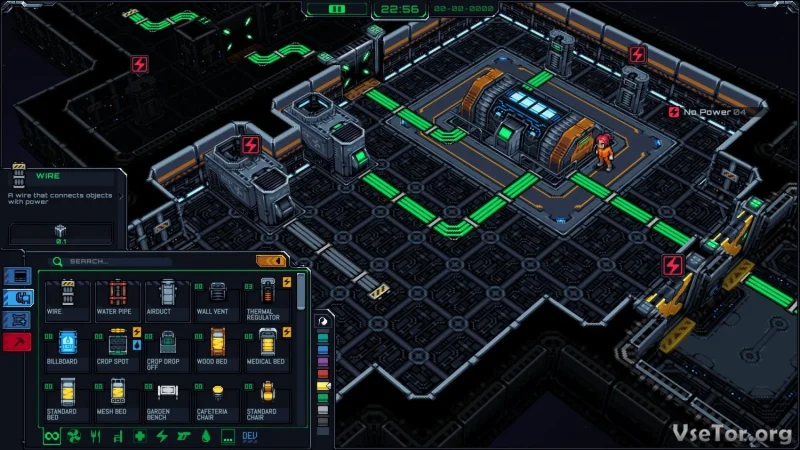Toggle the pause button in the top bar
Viewport: 800px width, 450px height.
337,9
